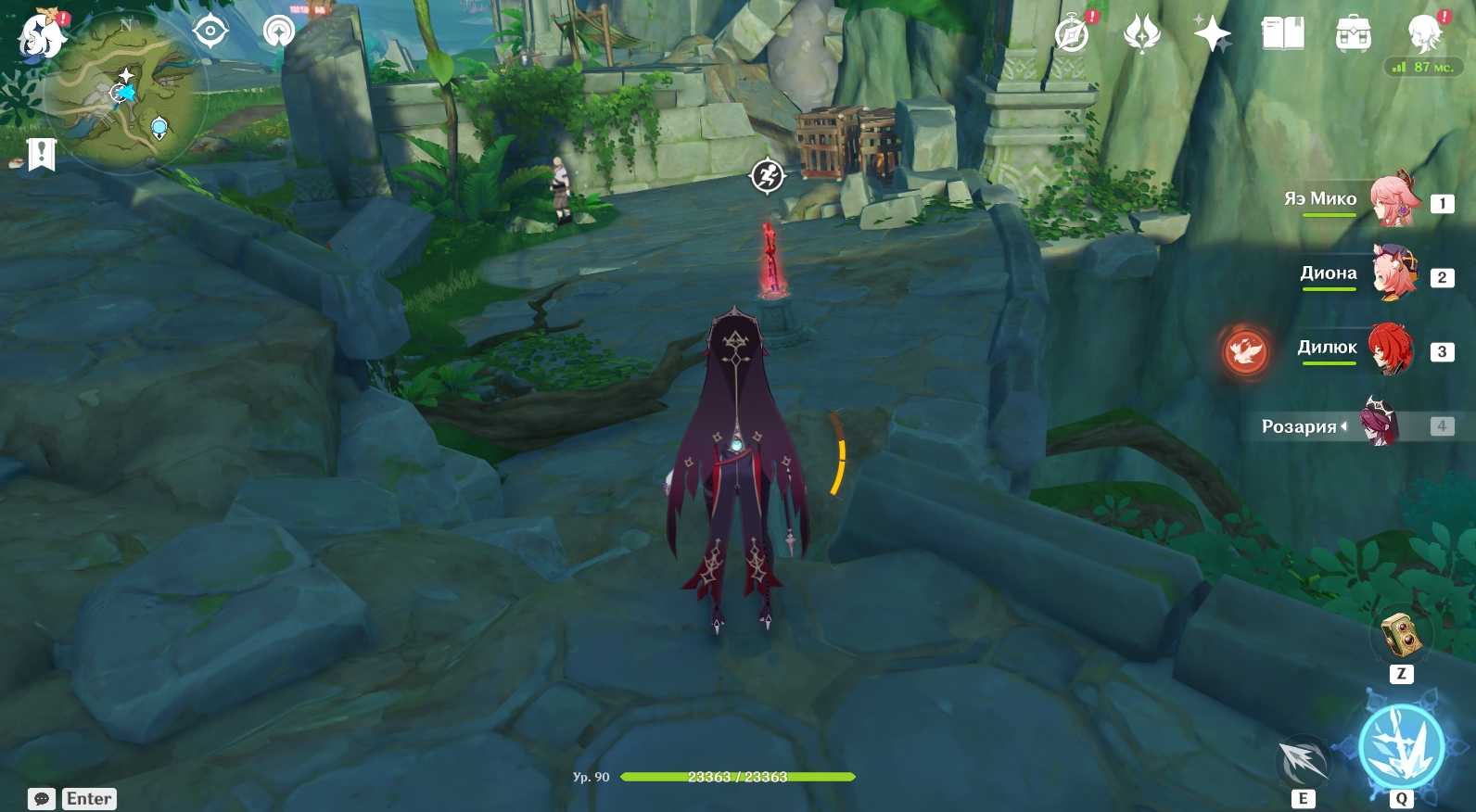Open the inventory backpack
This screenshot has height=812, width=1476.
pos(1354,34)
